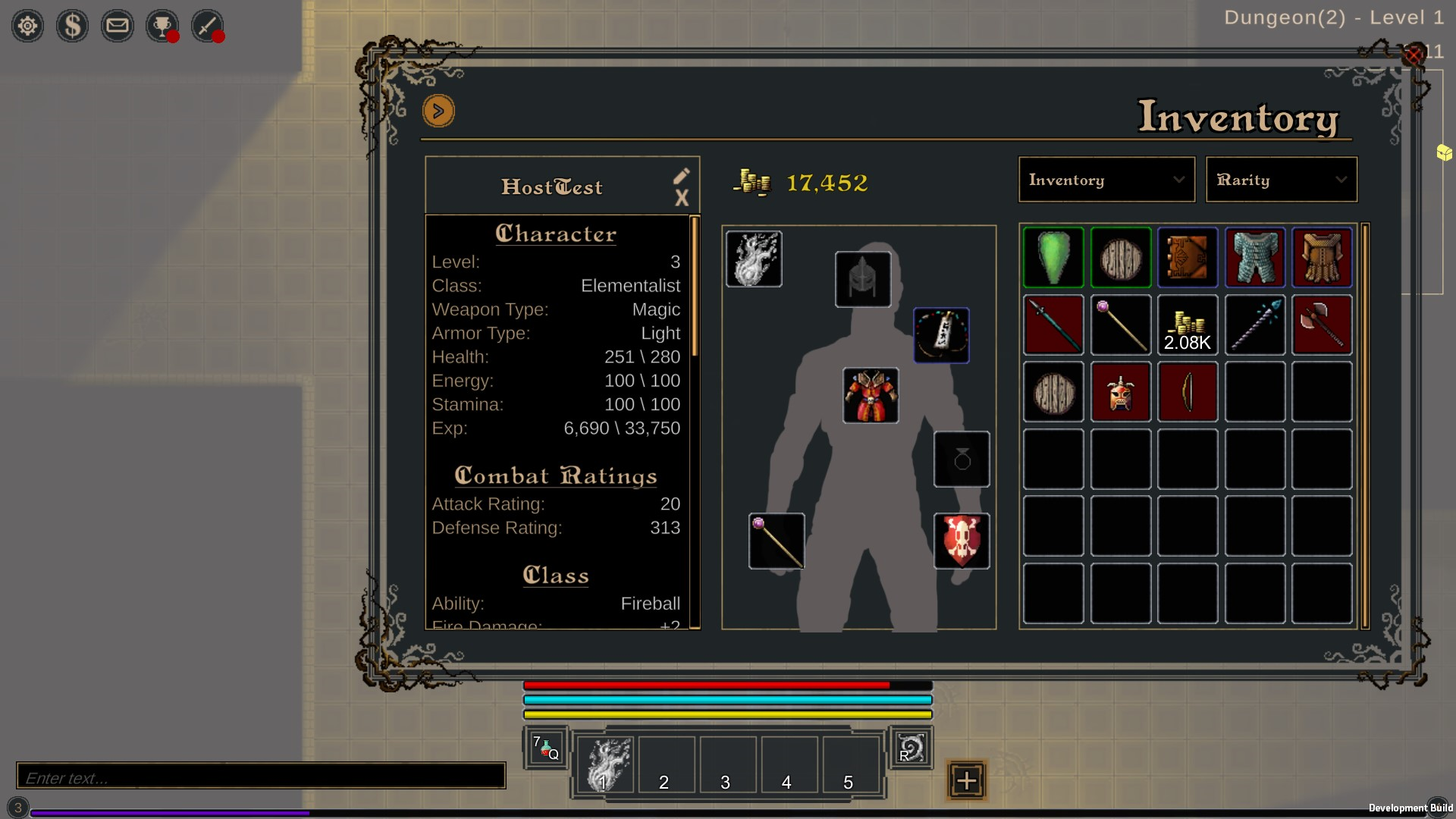Select the blue chainmail armor item
Viewport: 1456px width, 819px height.
tap(1255, 258)
